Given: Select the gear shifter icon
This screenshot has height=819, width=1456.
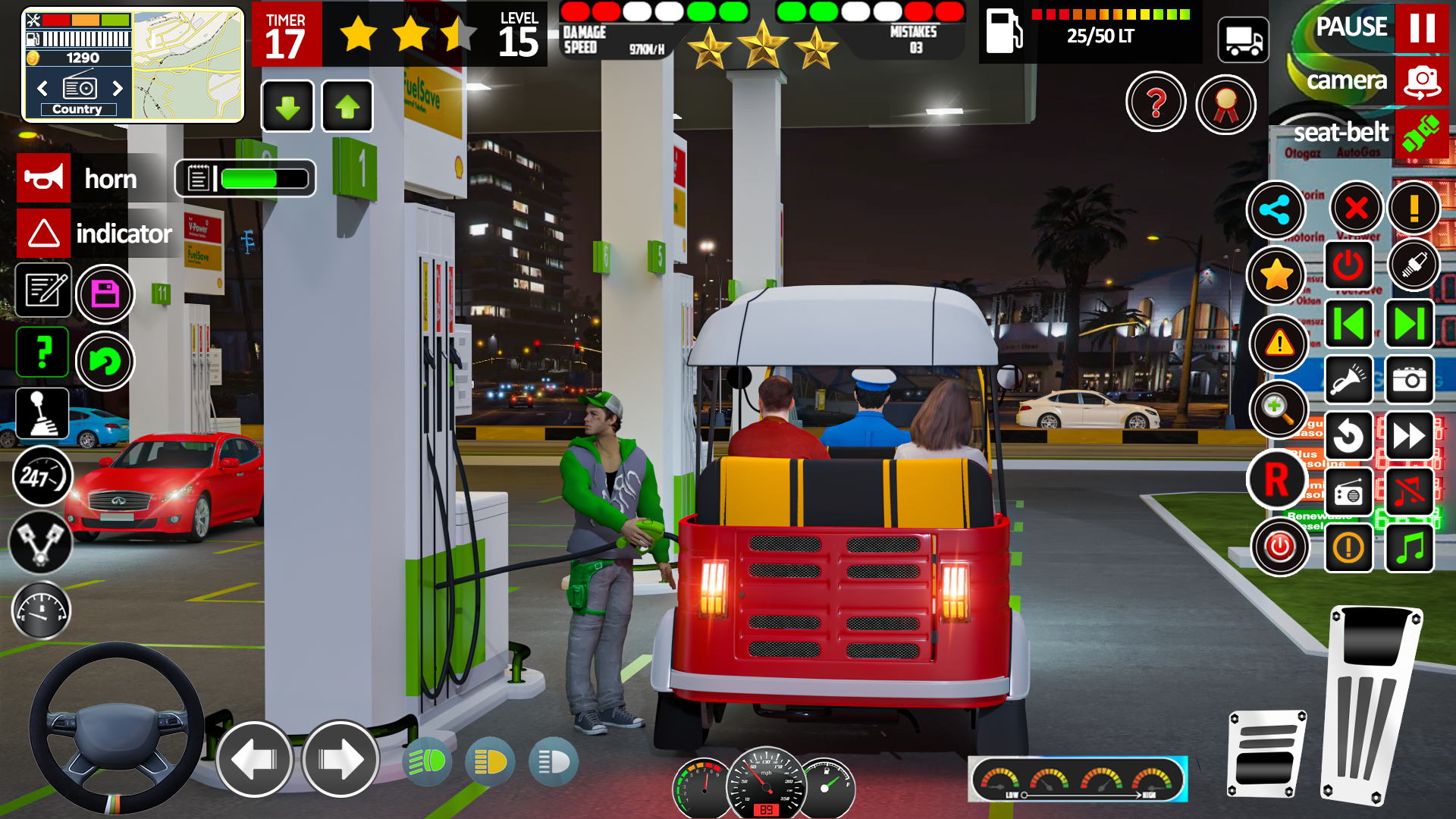Looking at the screenshot, I should point(42,413).
